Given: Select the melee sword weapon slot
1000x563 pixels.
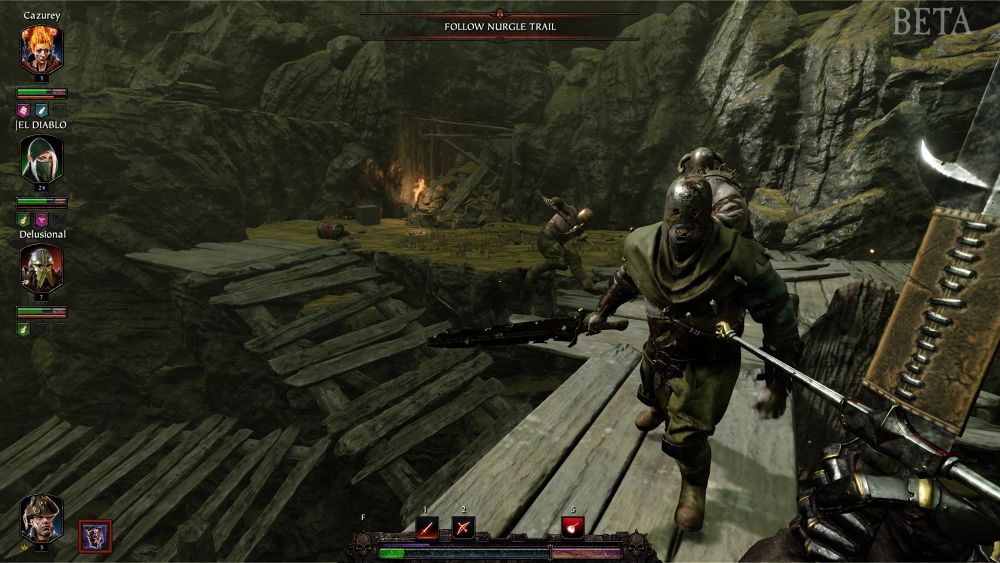Looking at the screenshot, I should [428, 527].
